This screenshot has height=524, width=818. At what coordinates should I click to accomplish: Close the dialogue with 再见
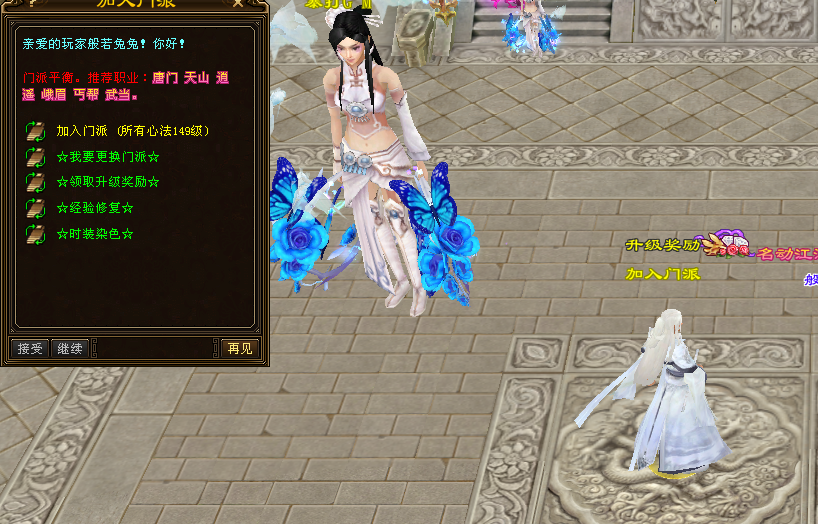[240, 348]
